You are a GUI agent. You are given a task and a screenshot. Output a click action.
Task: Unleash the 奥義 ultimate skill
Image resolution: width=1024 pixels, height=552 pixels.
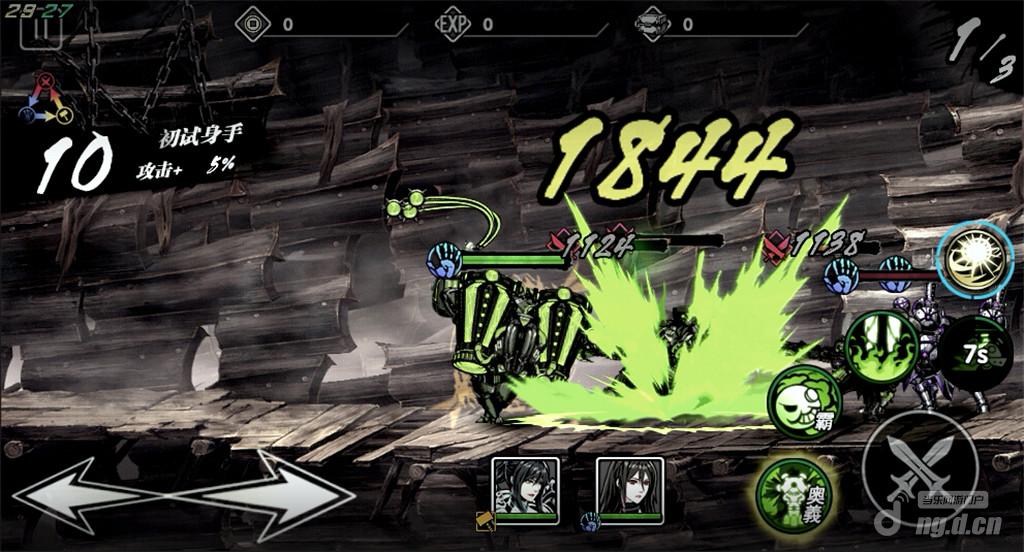click(796, 490)
